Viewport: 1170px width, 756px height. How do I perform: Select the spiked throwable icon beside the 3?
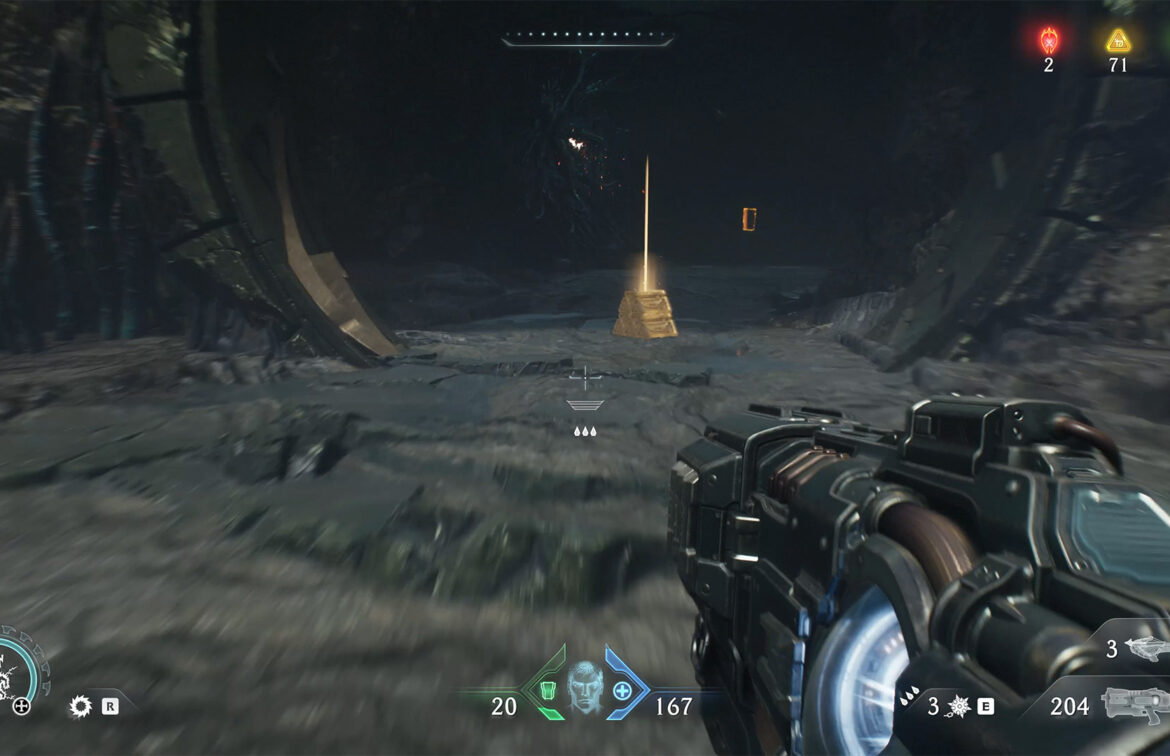(x=960, y=707)
